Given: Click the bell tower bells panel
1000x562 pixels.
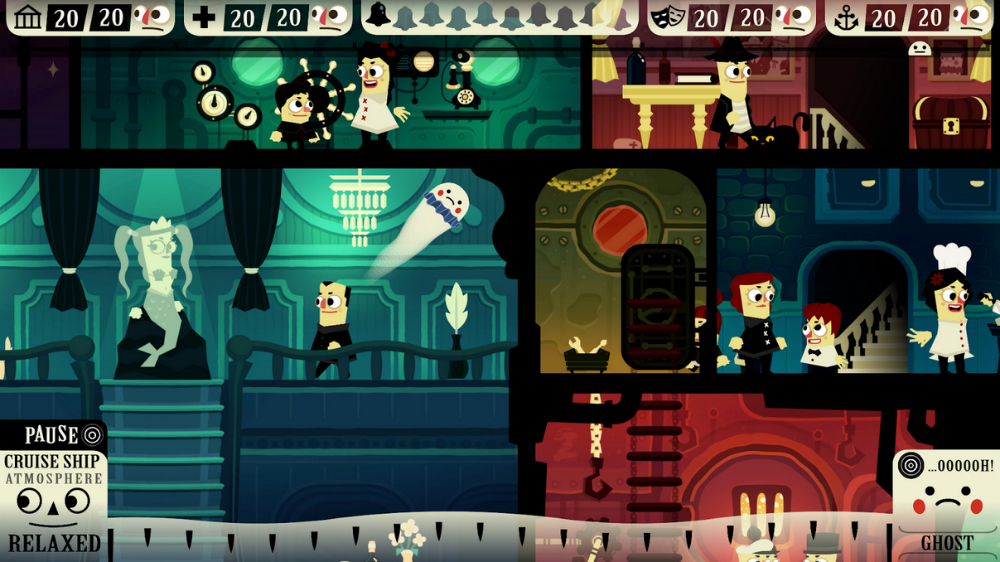Looking at the screenshot, I should [x=498, y=17].
